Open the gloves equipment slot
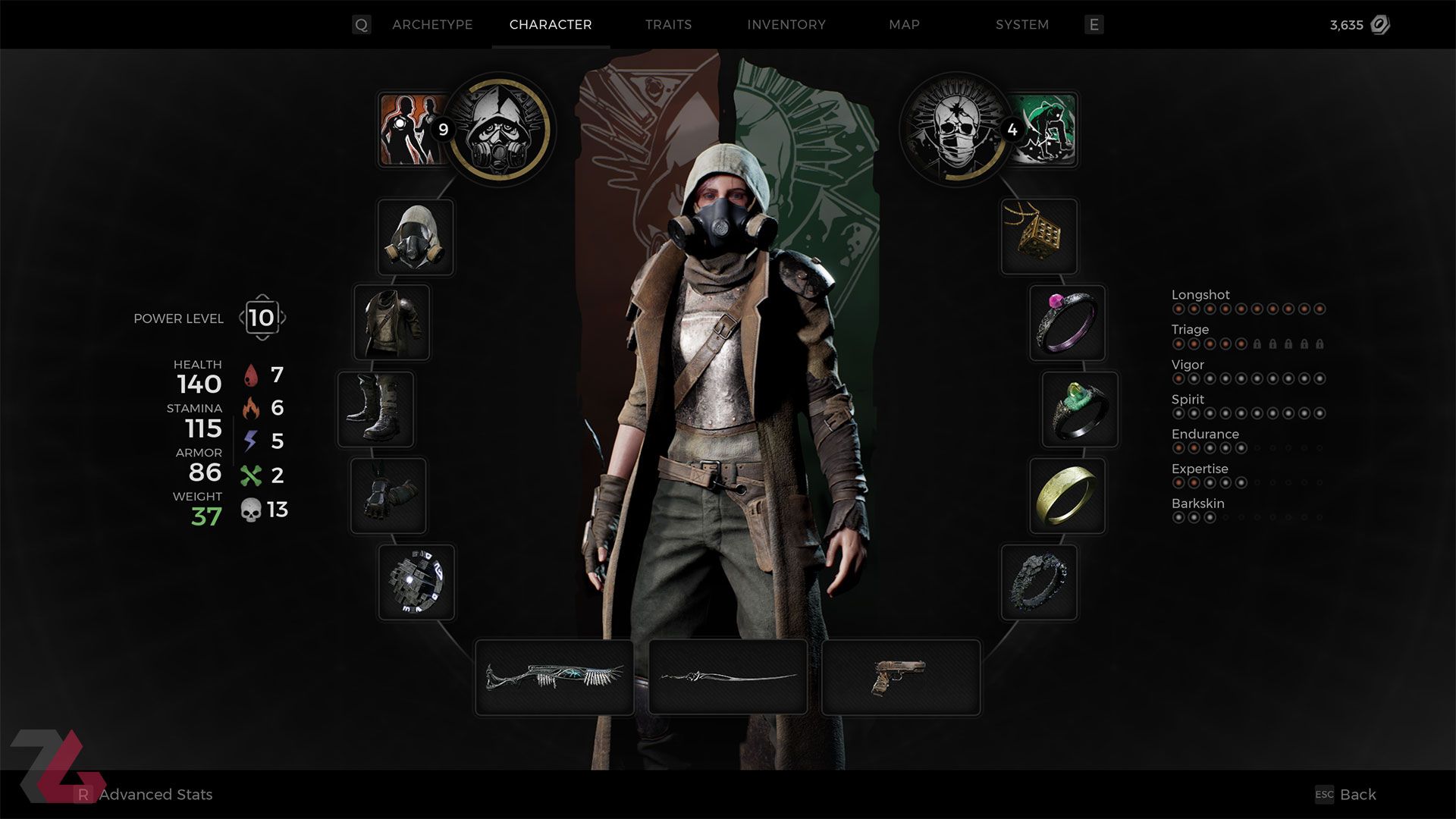 [388, 495]
